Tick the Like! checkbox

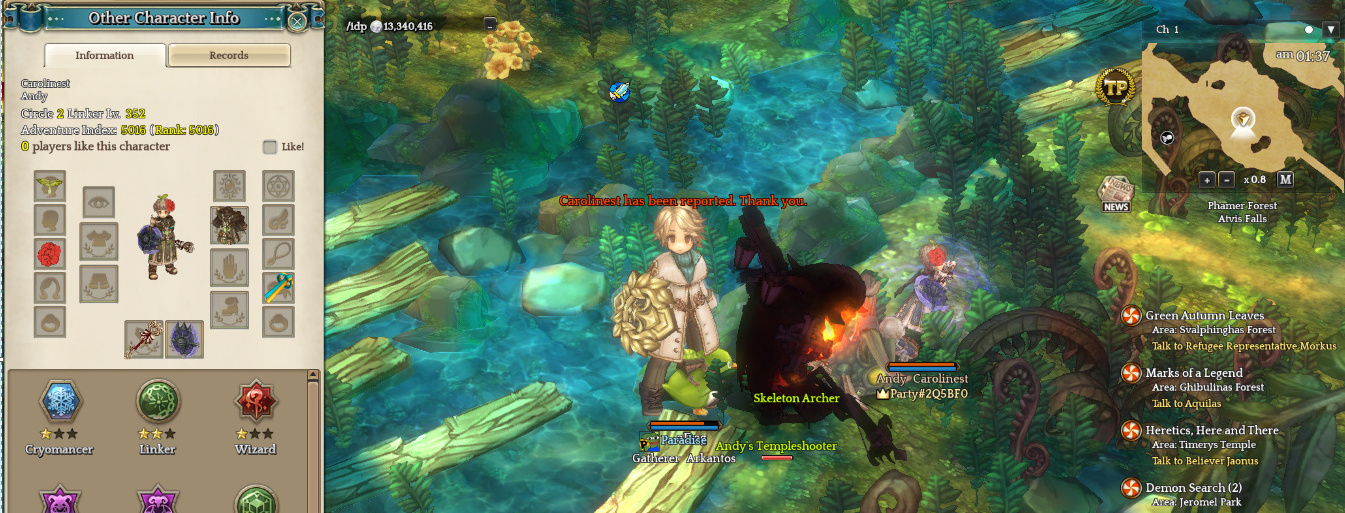pos(270,147)
